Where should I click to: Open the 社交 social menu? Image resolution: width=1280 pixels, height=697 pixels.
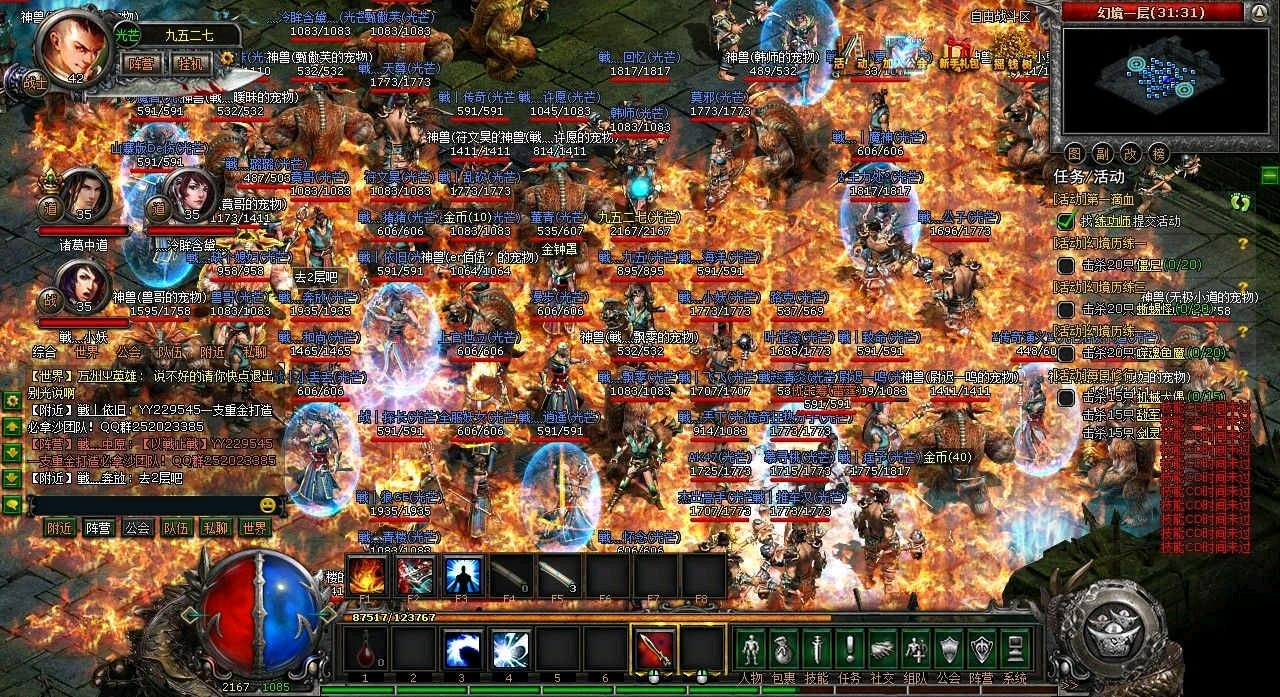(882, 649)
